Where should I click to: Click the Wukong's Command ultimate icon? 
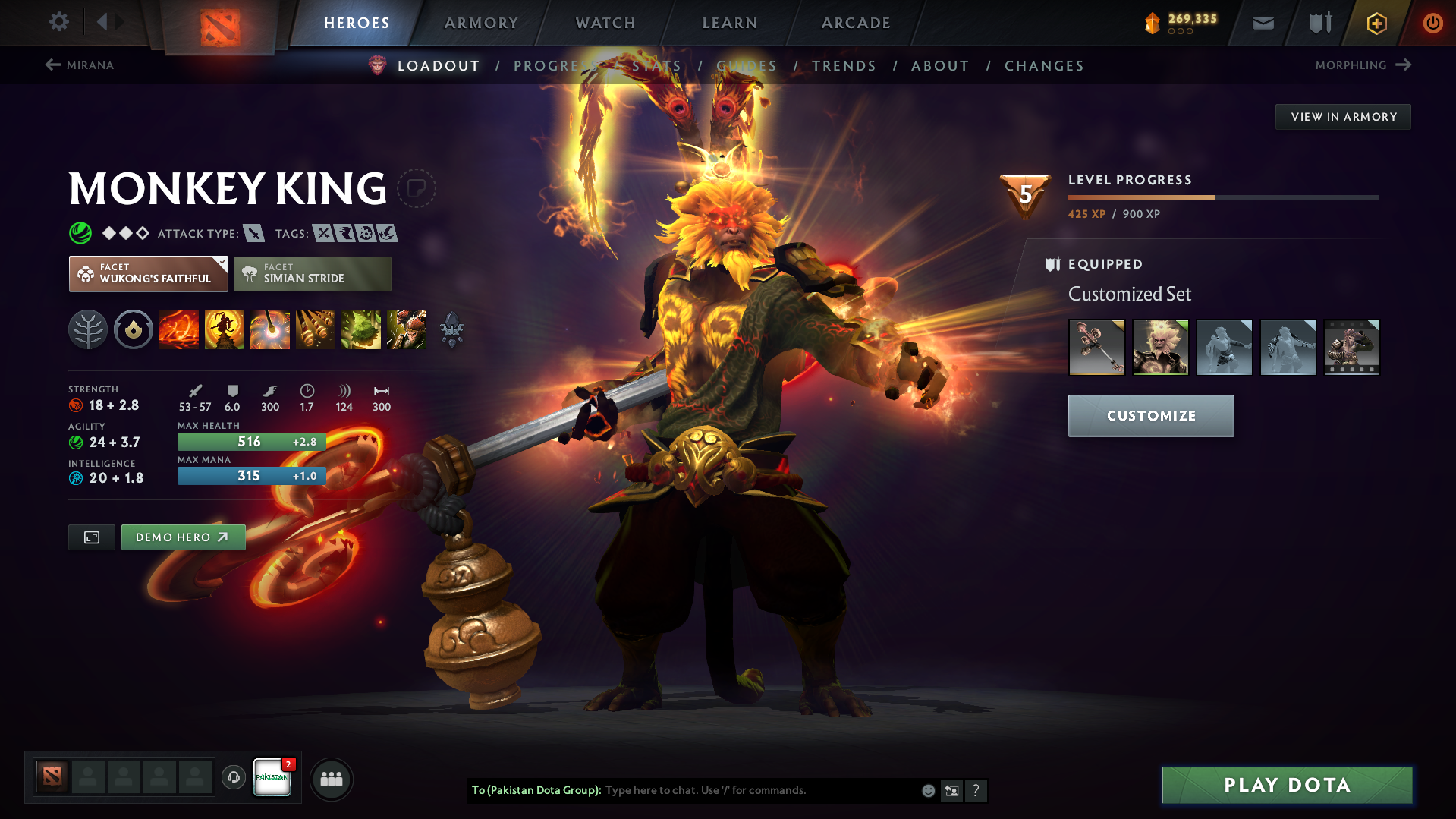tap(407, 329)
